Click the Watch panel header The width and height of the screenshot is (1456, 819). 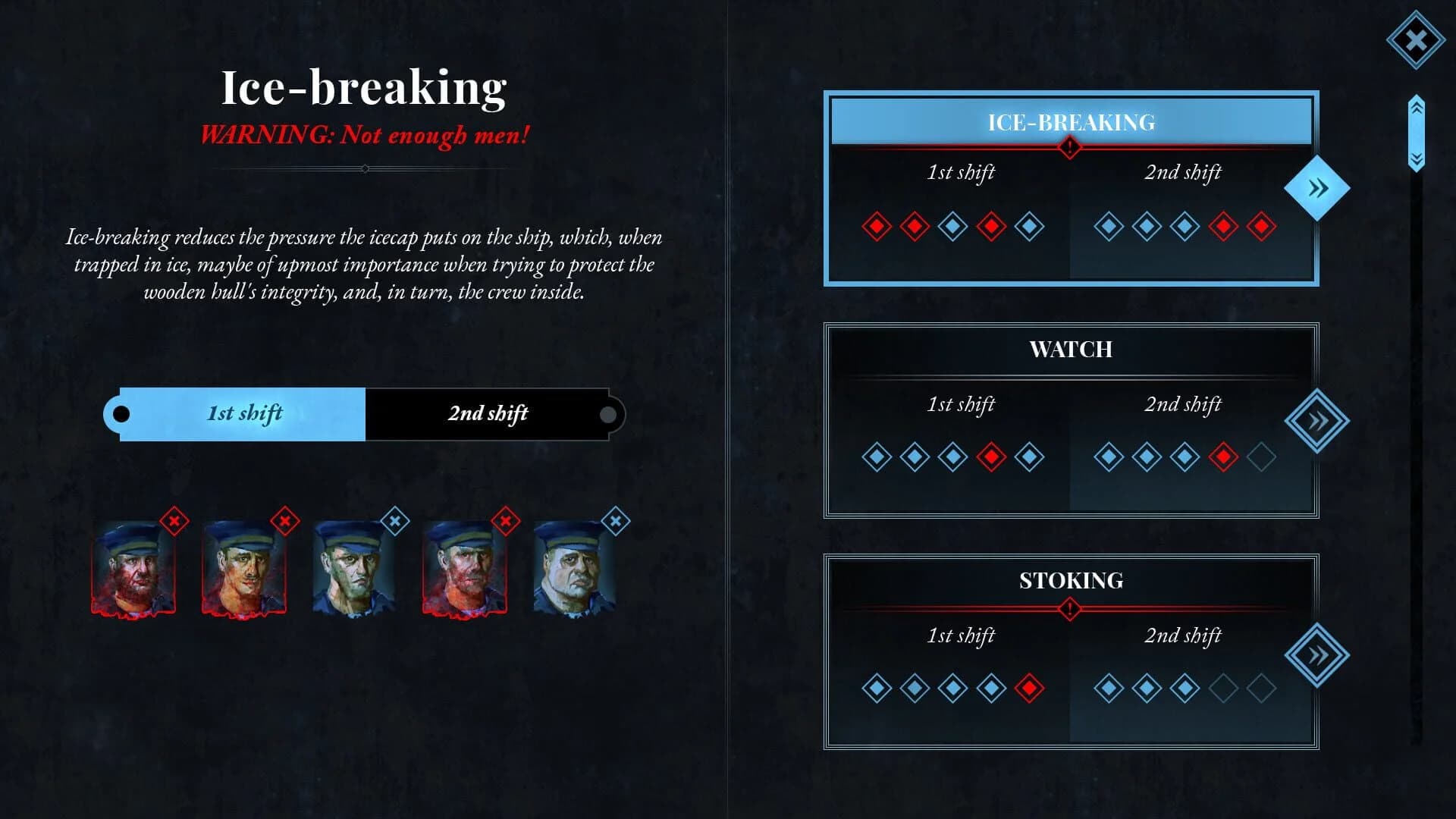tap(1070, 350)
